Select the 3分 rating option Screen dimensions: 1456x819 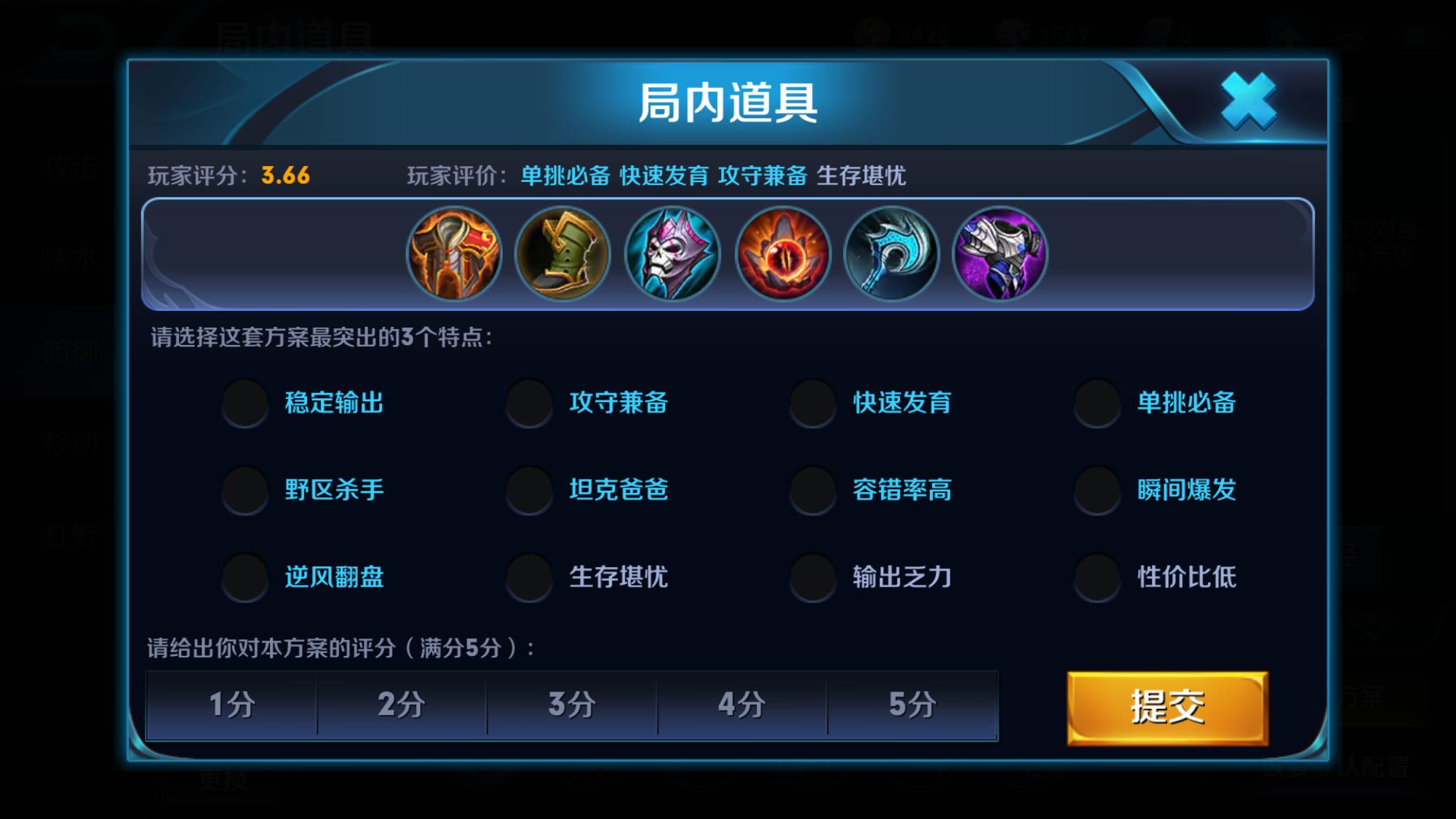pyautogui.click(x=572, y=705)
